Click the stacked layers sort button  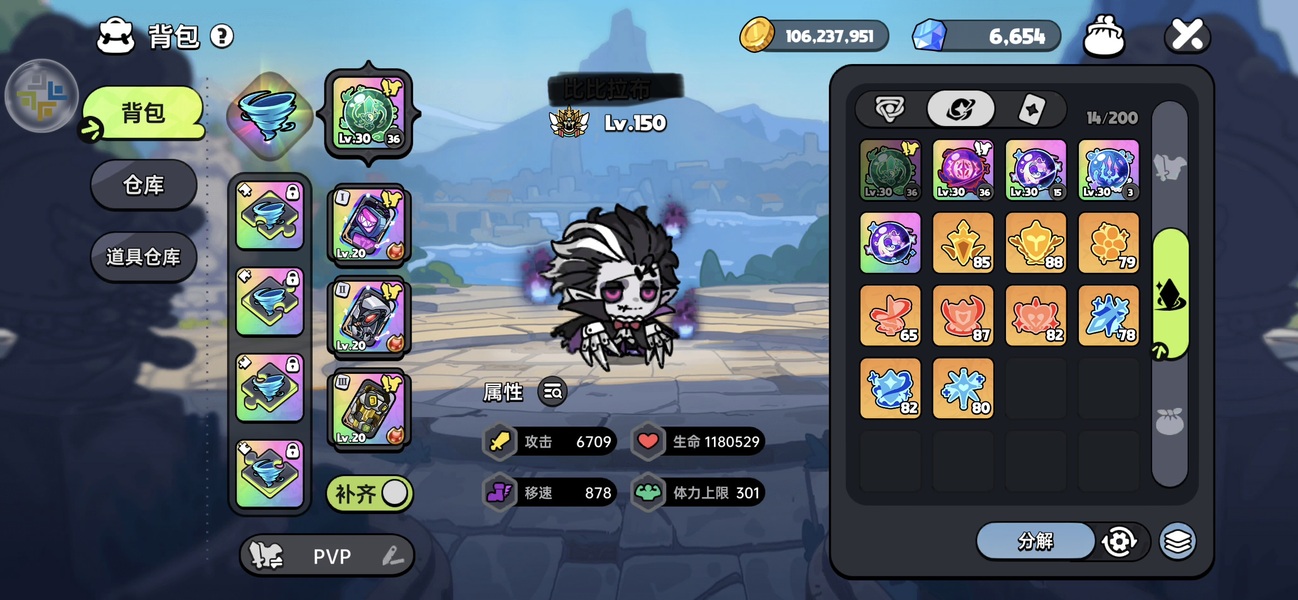[1178, 541]
